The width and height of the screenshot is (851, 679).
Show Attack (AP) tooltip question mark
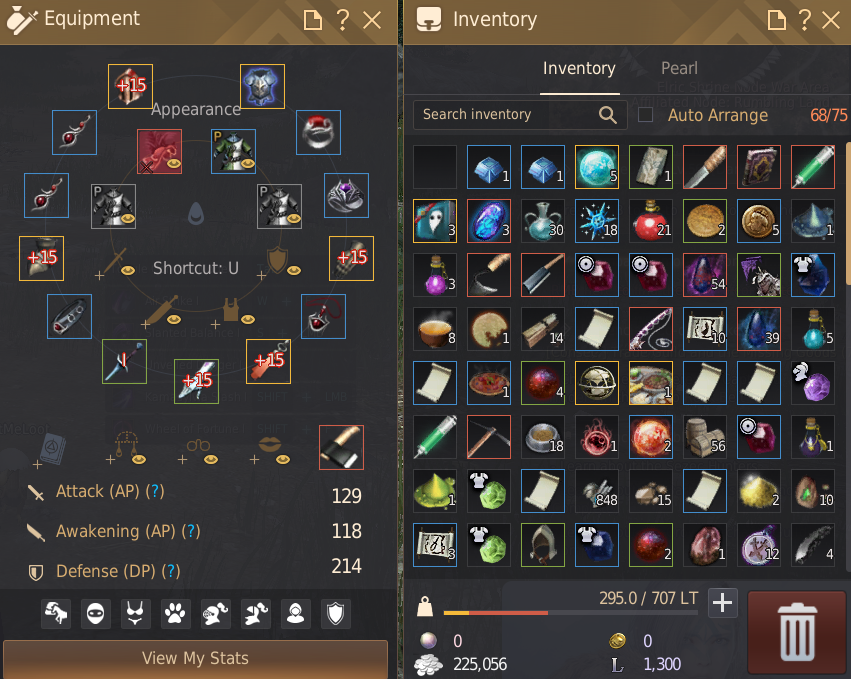155,492
